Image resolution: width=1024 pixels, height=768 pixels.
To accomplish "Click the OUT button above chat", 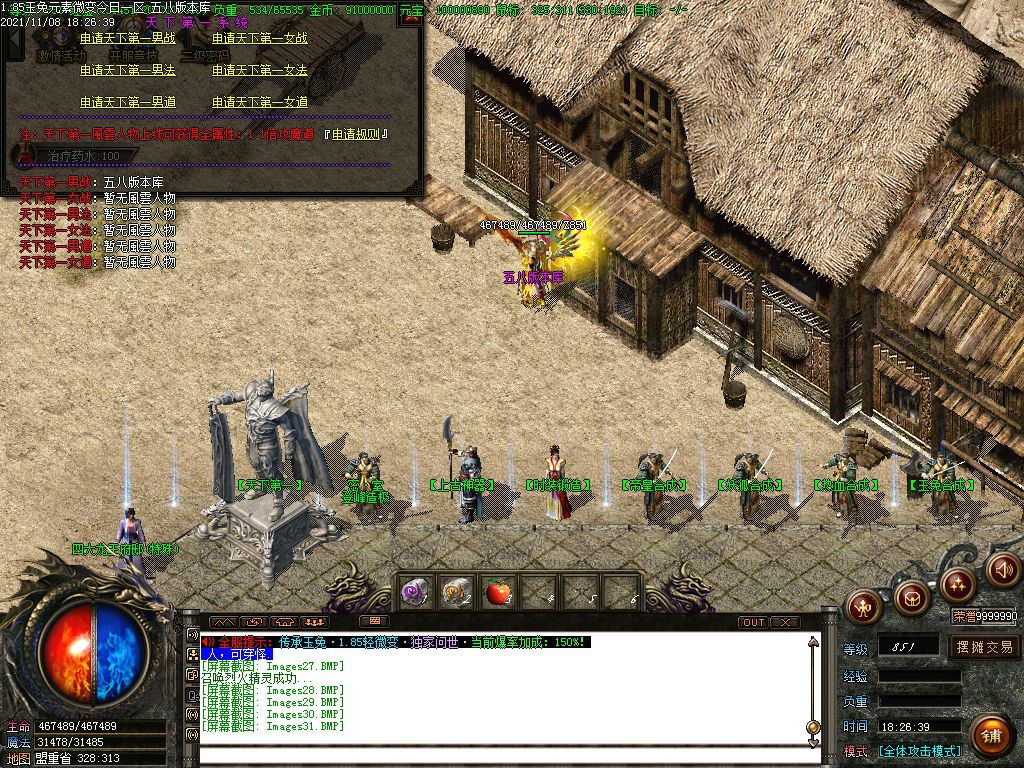I will pyautogui.click(x=753, y=622).
